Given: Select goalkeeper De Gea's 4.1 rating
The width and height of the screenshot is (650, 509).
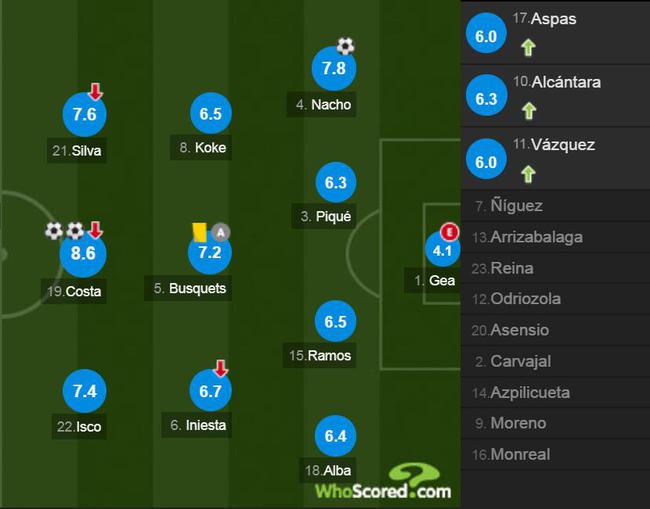Looking at the screenshot, I should pyautogui.click(x=441, y=250).
